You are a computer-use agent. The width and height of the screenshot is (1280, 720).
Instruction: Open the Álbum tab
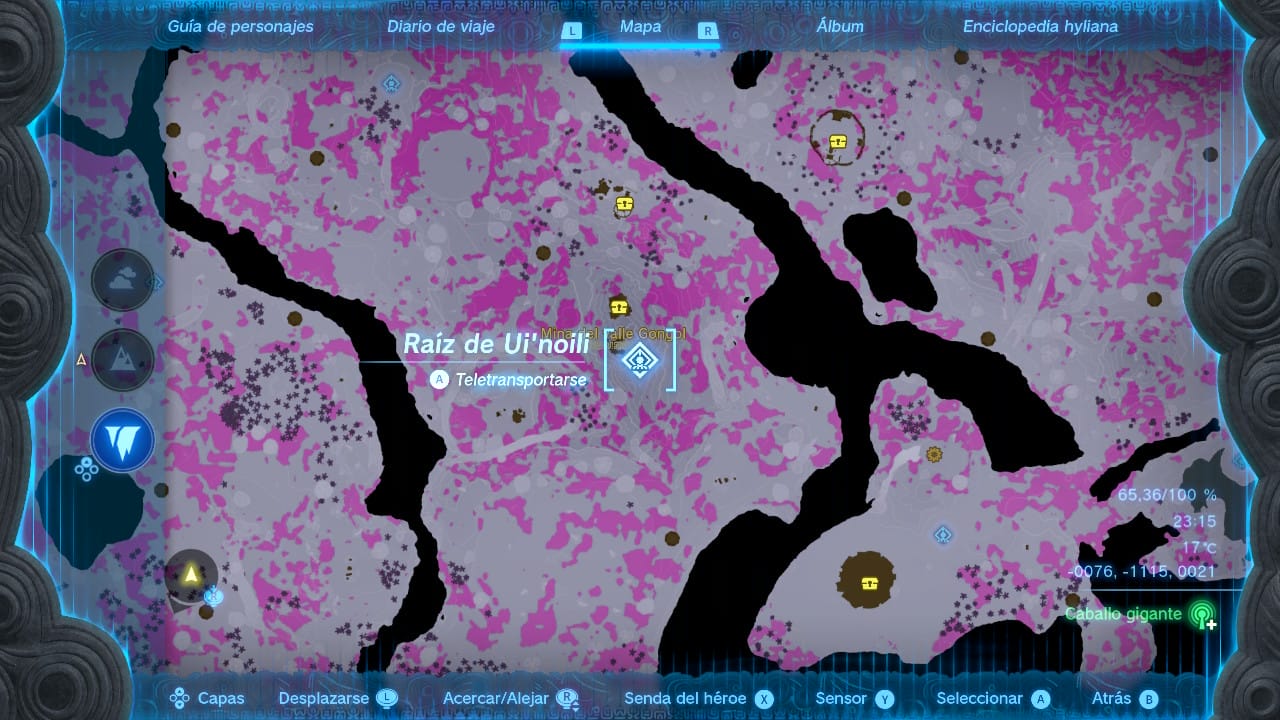tap(840, 27)
